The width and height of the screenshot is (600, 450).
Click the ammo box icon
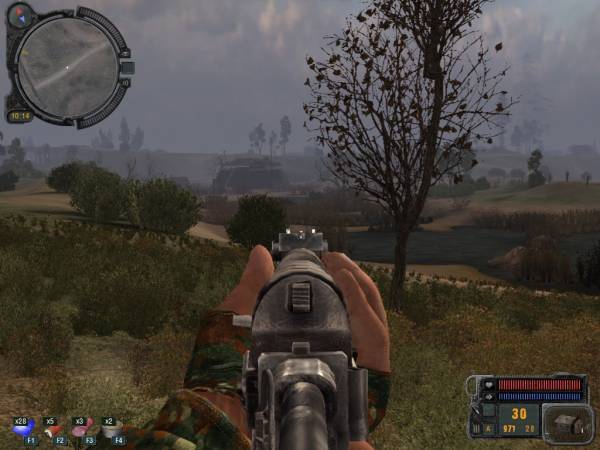pos(567,423)
